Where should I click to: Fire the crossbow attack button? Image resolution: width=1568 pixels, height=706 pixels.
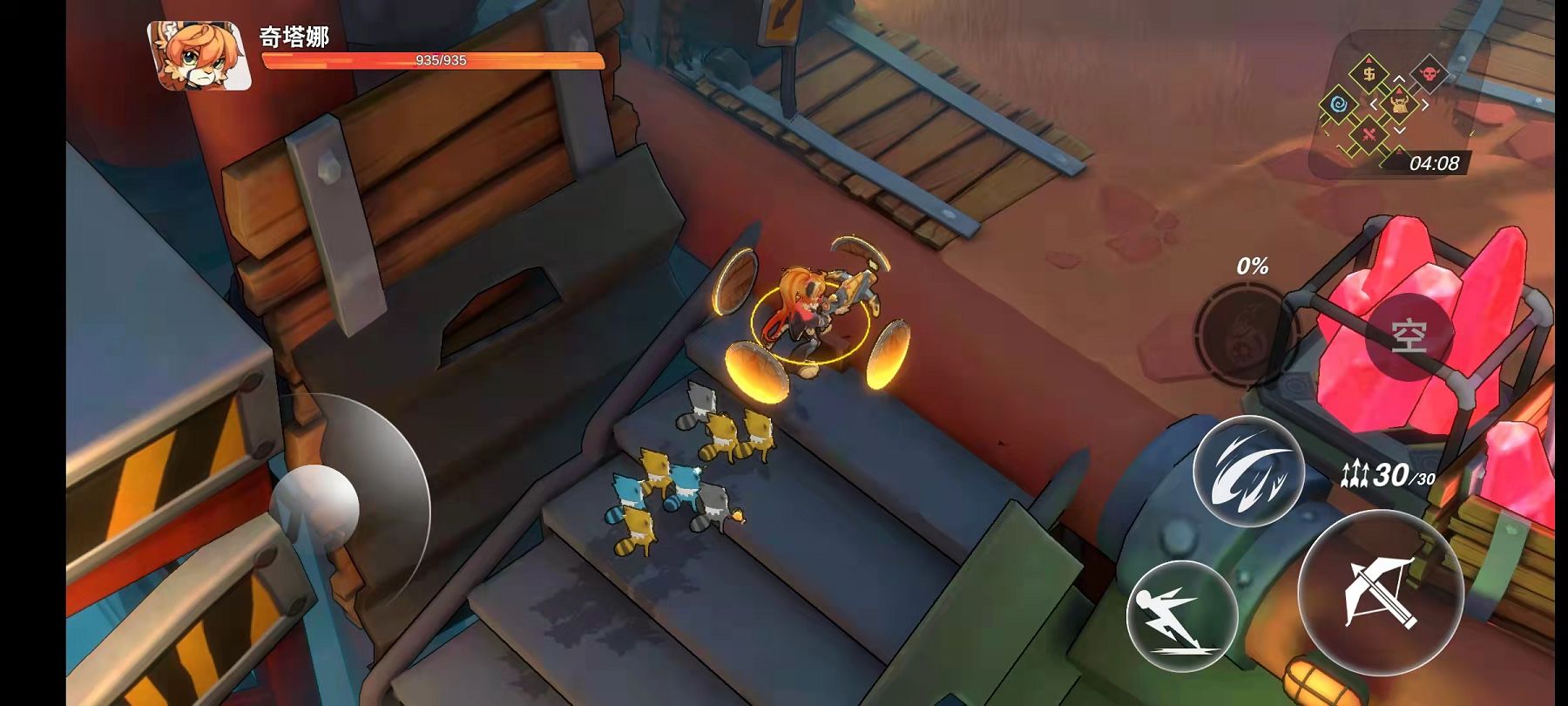[x=1380, y=593]
